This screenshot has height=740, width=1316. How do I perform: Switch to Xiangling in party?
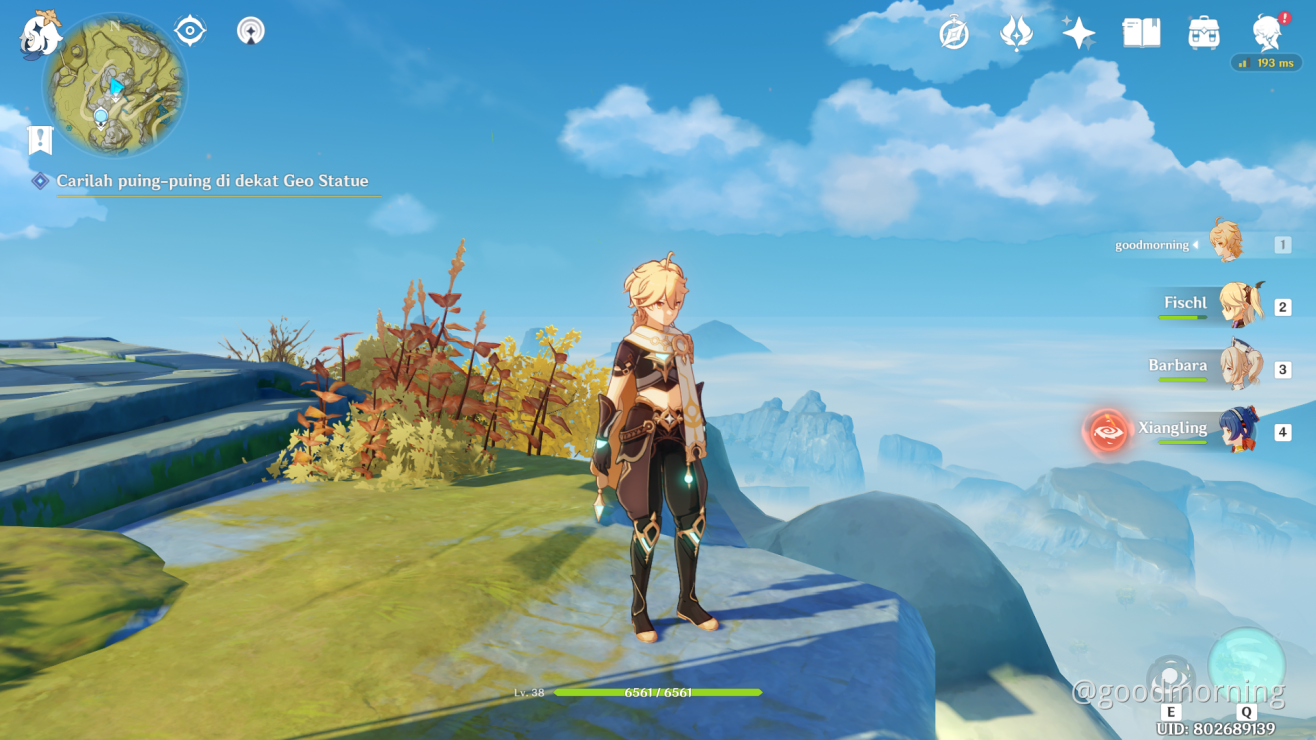click(1236, 431)
